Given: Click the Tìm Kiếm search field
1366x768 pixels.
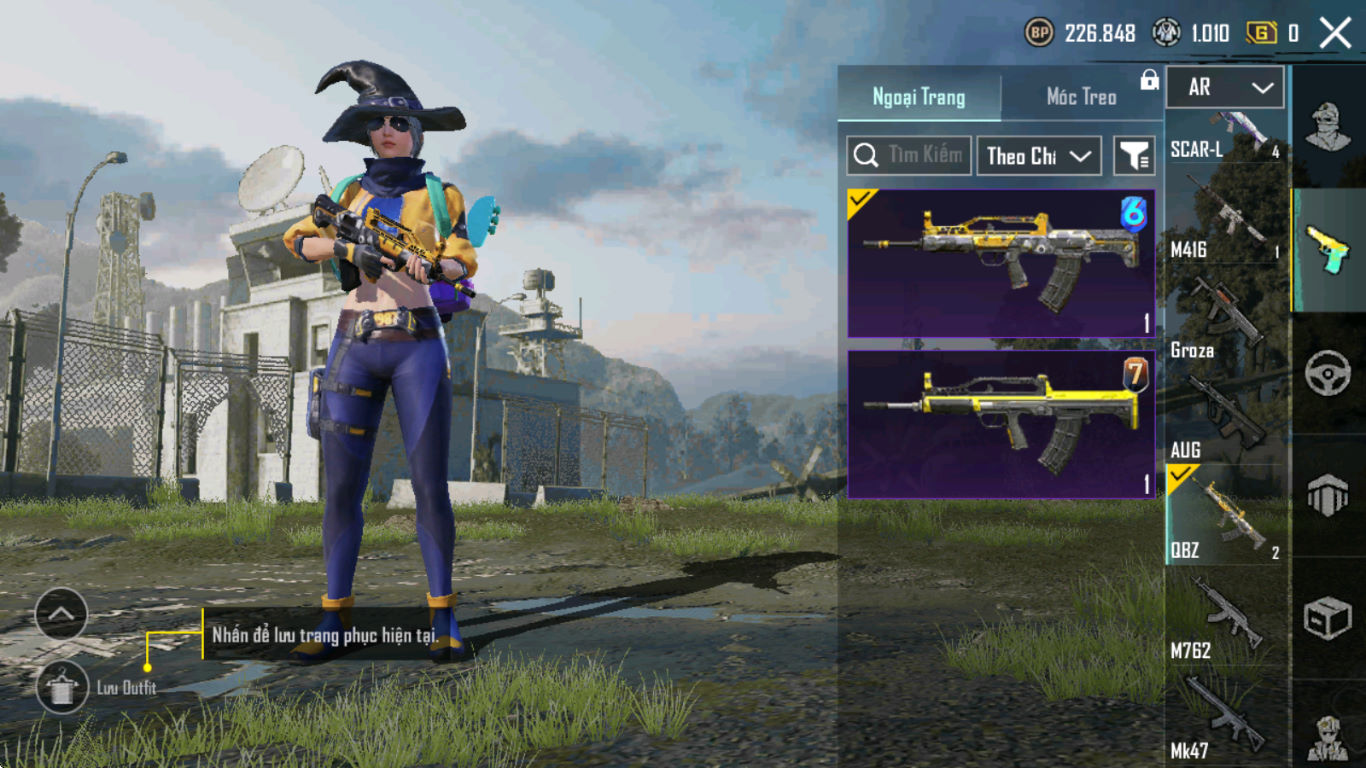Looking at the screenshot, I should click(x=908, y=155).
